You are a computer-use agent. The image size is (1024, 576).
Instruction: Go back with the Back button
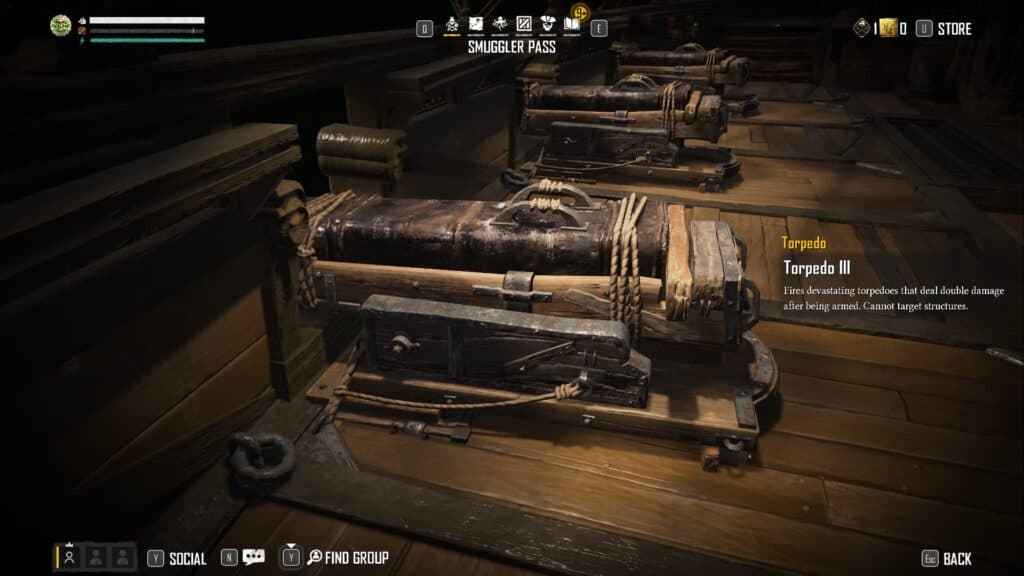tap(956, 558)
